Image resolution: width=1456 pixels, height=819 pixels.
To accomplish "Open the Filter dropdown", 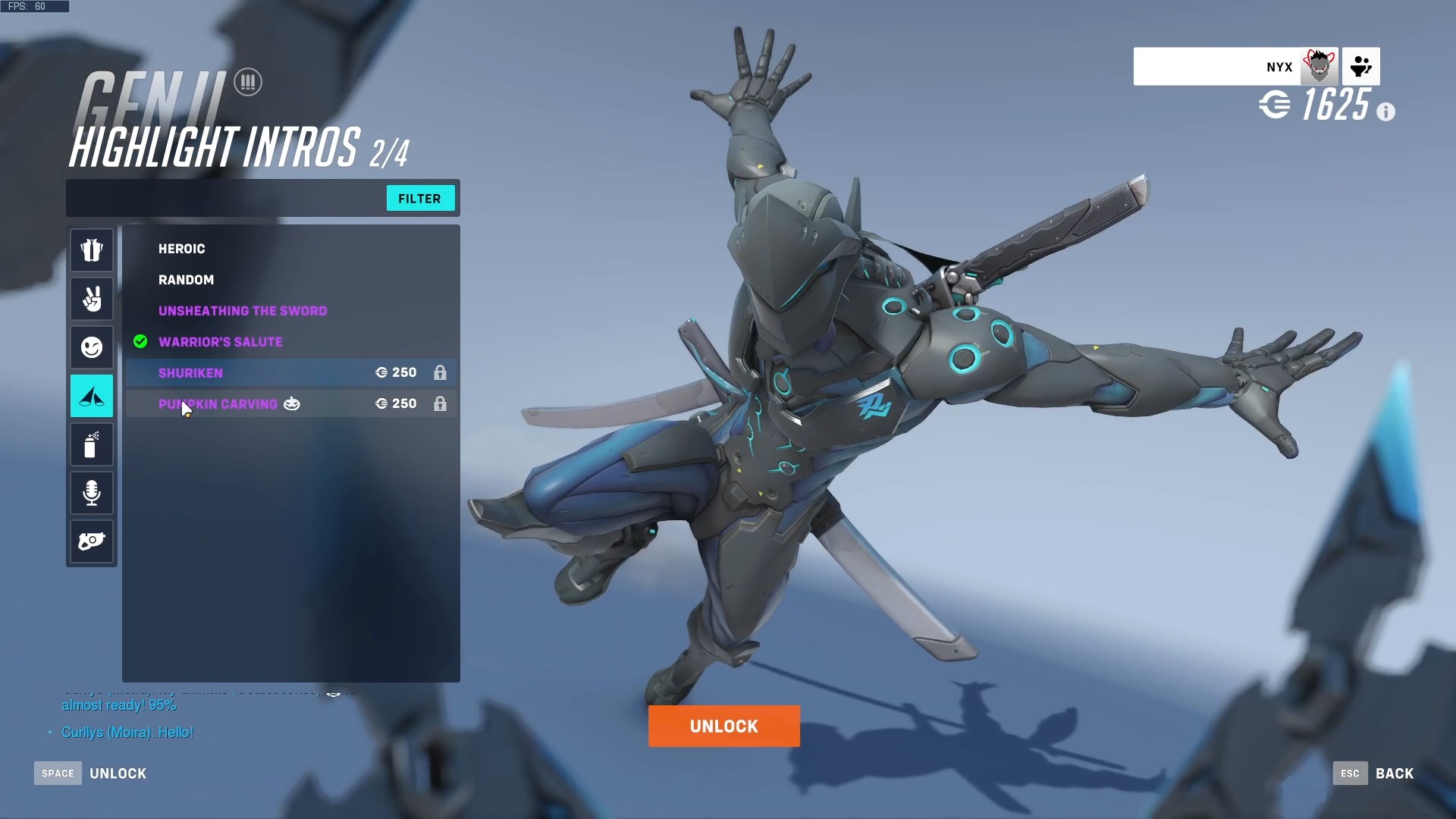I will (x=420, y=198).
